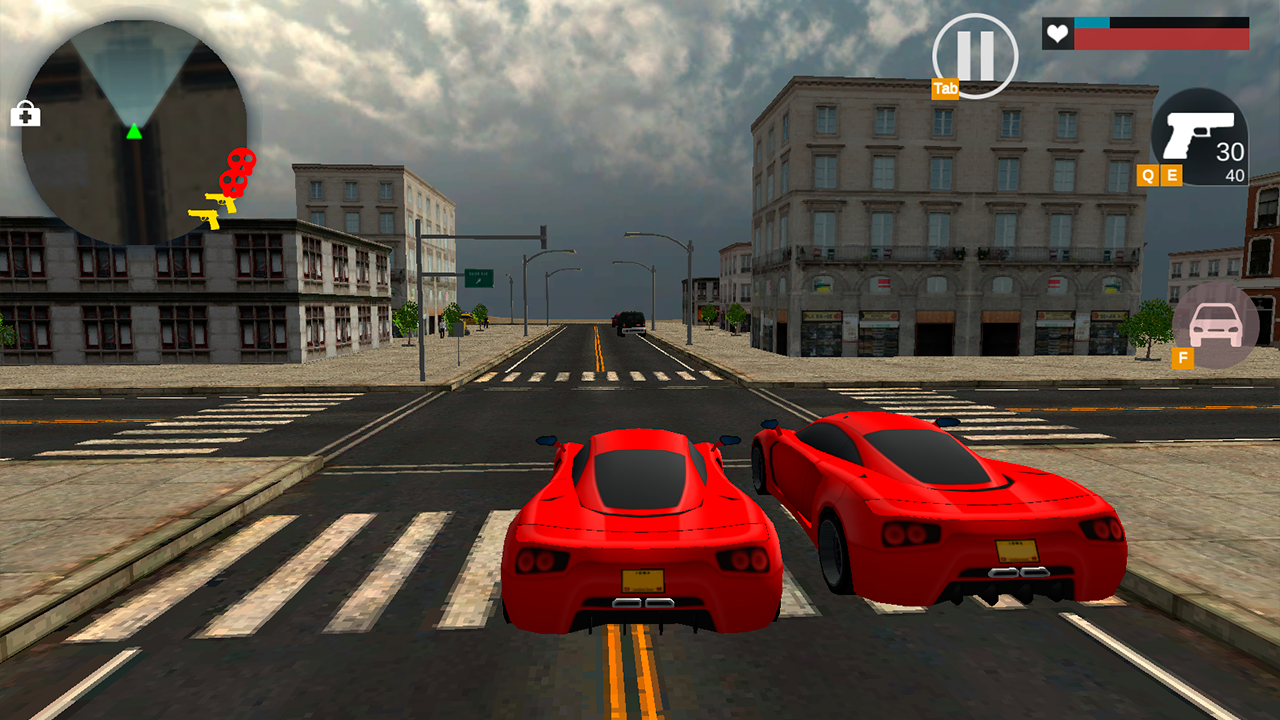Tap the enter-vehicle car icon
The image size is (1280, 720).
[x=1215, y=325]
